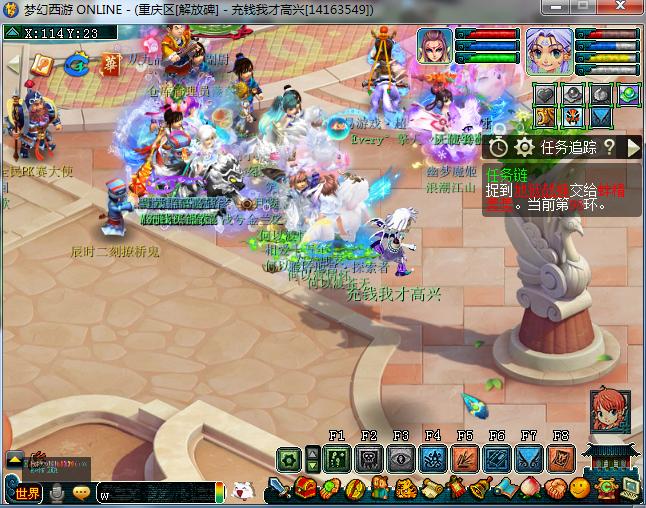The height and width of the screenshot is (508, 646).
Task: Trigger the F3 eye skill
Action: pyautogui.click(x=400, y=459)
